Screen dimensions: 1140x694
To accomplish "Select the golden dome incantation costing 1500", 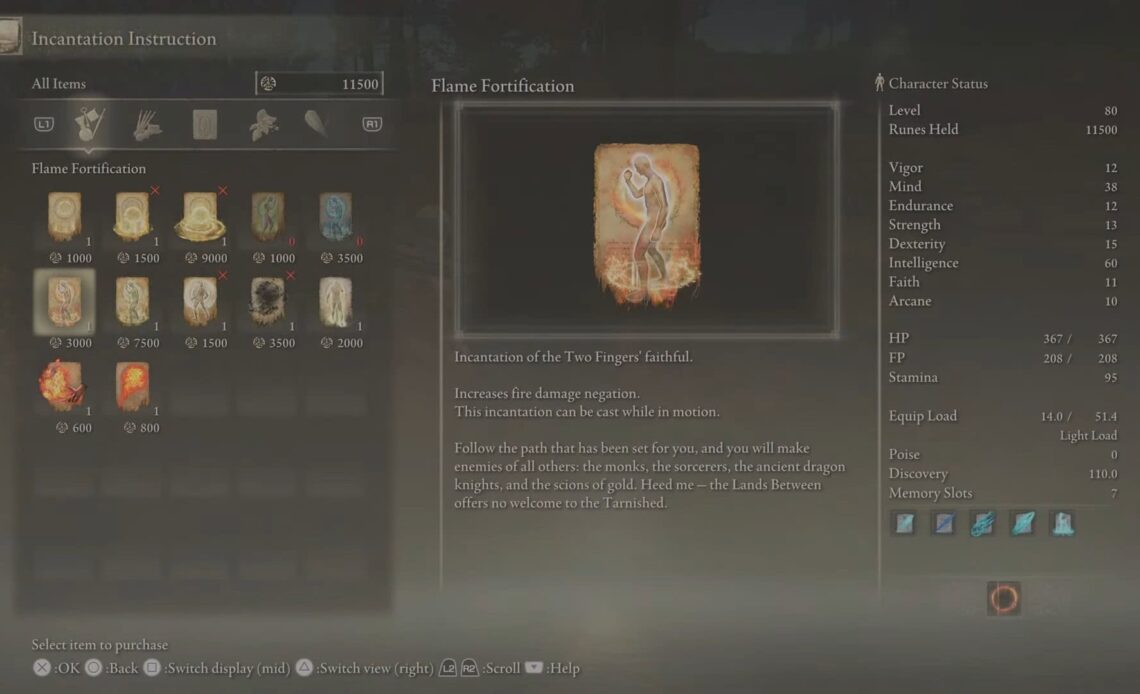I will pyautogui.click(x=133, y=216).
